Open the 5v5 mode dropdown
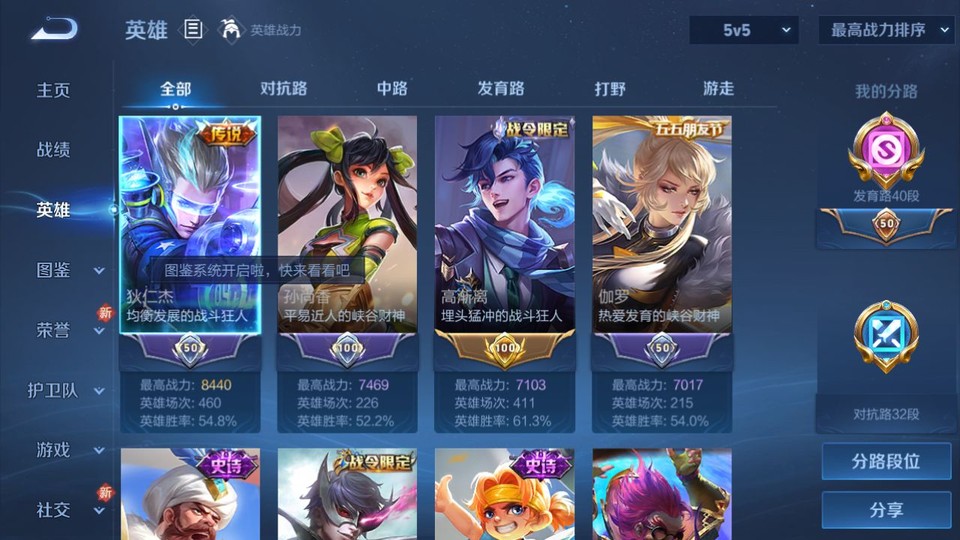Viewport: 960px width, 540px height. coord(743,30)
